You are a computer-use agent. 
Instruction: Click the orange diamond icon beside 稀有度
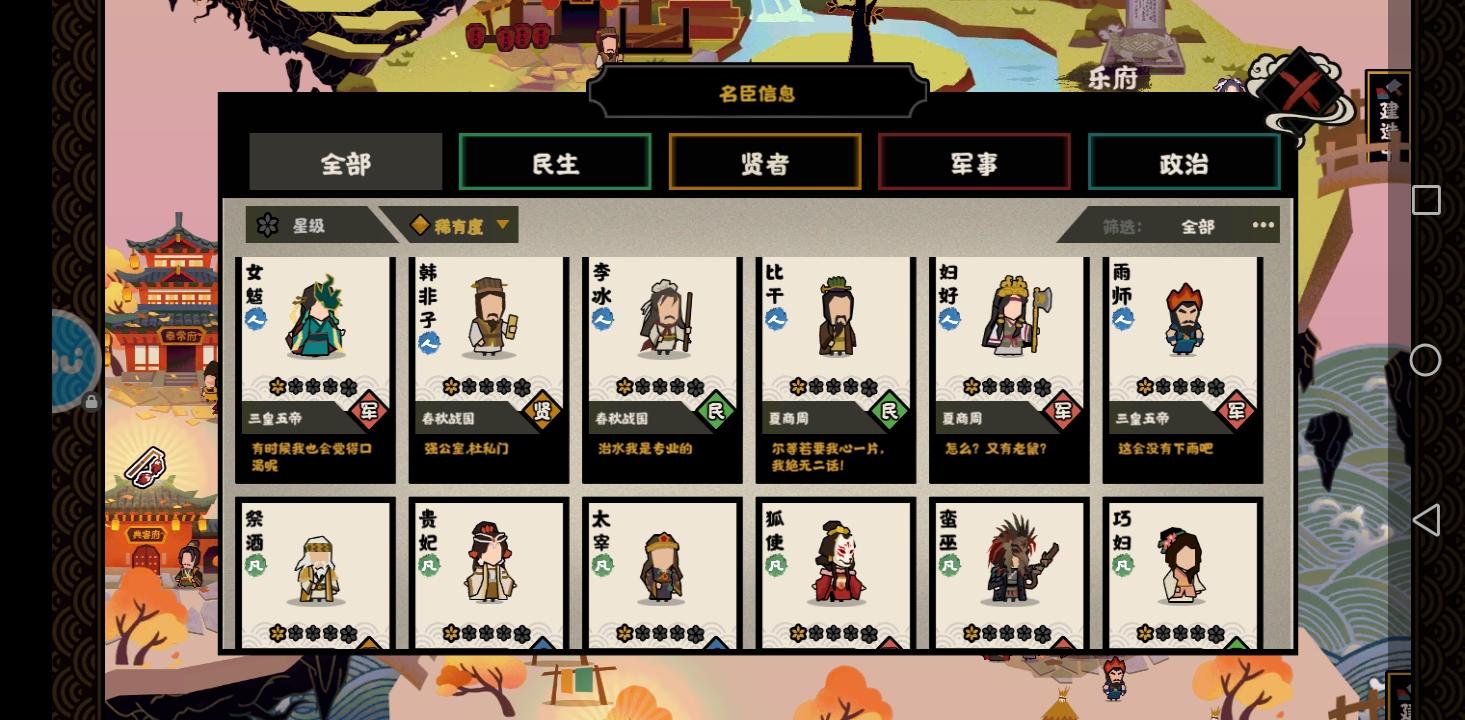(419, 225)
